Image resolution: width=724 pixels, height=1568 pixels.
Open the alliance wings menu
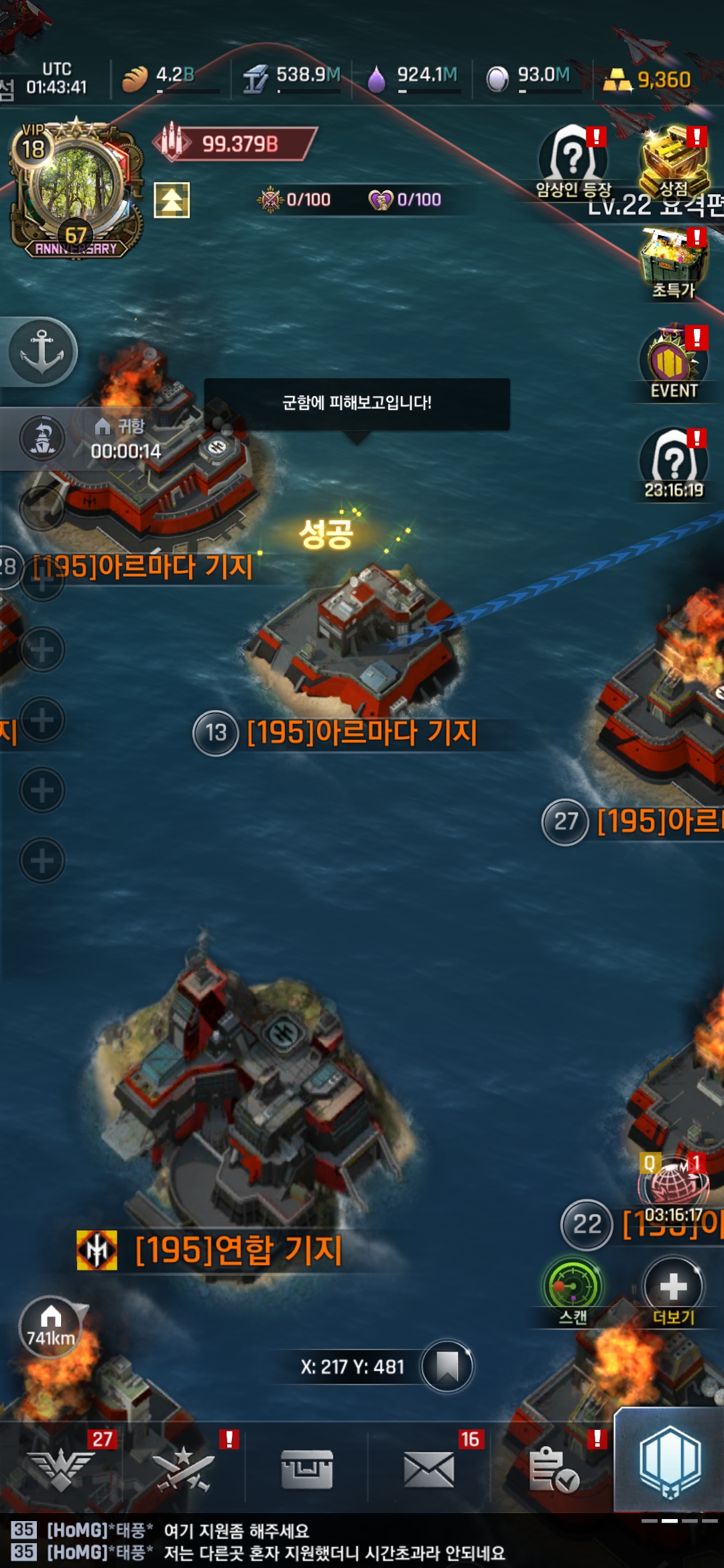62,1469
